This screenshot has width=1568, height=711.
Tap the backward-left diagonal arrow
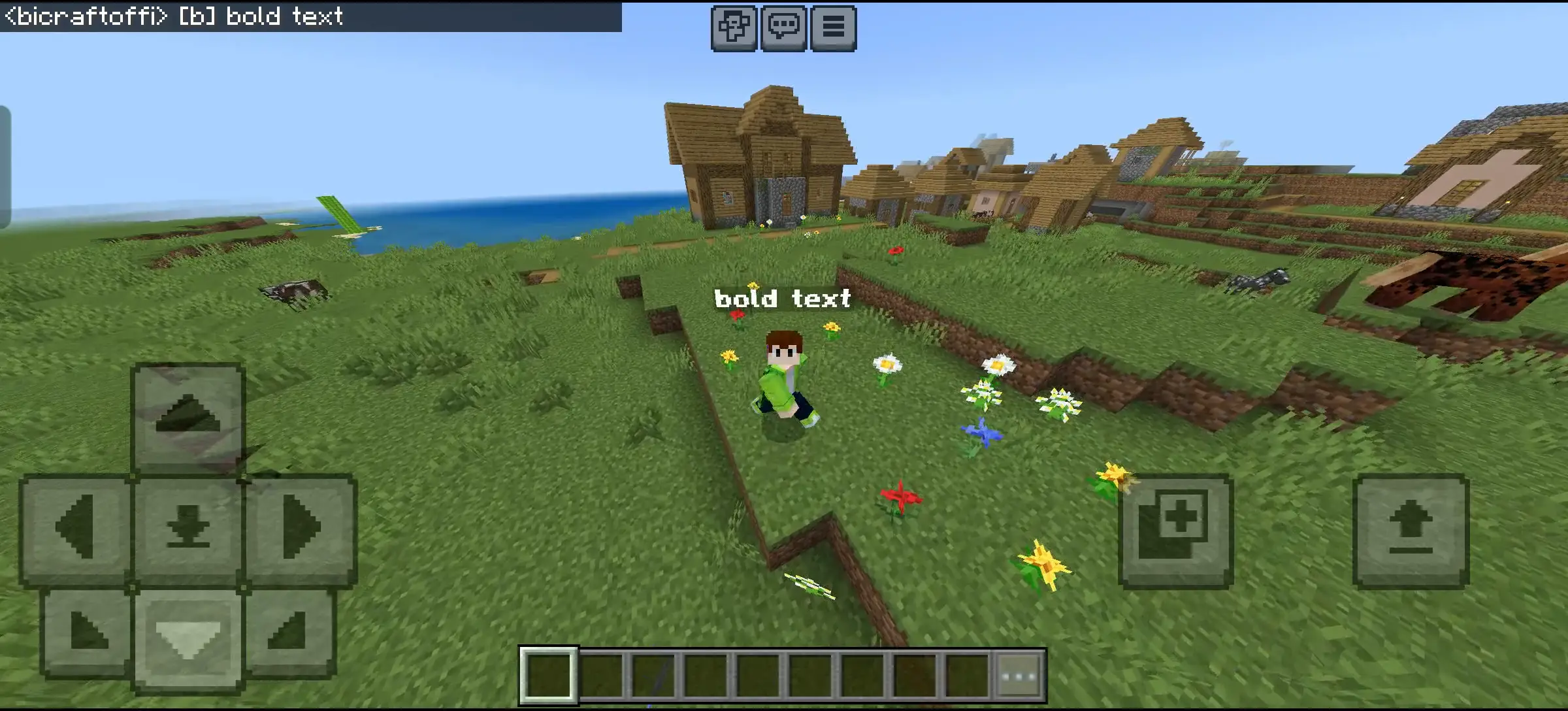click(87, 632)
